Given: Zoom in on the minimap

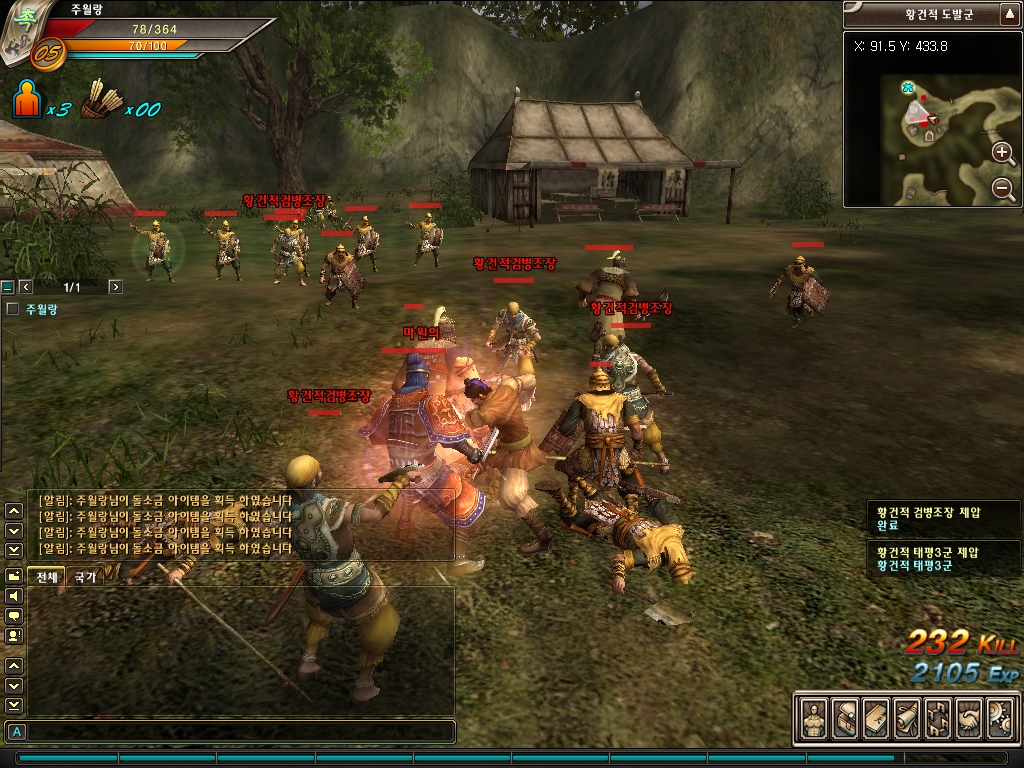Looking at the screenshot, I should [x=1003, y=152].
